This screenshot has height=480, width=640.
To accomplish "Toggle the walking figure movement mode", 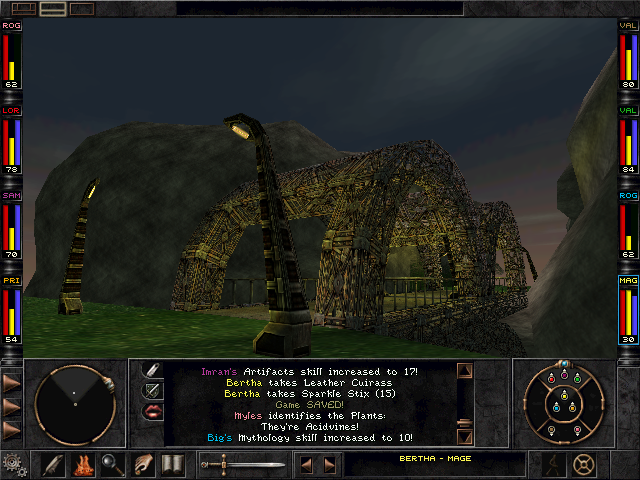I will 551,464.
